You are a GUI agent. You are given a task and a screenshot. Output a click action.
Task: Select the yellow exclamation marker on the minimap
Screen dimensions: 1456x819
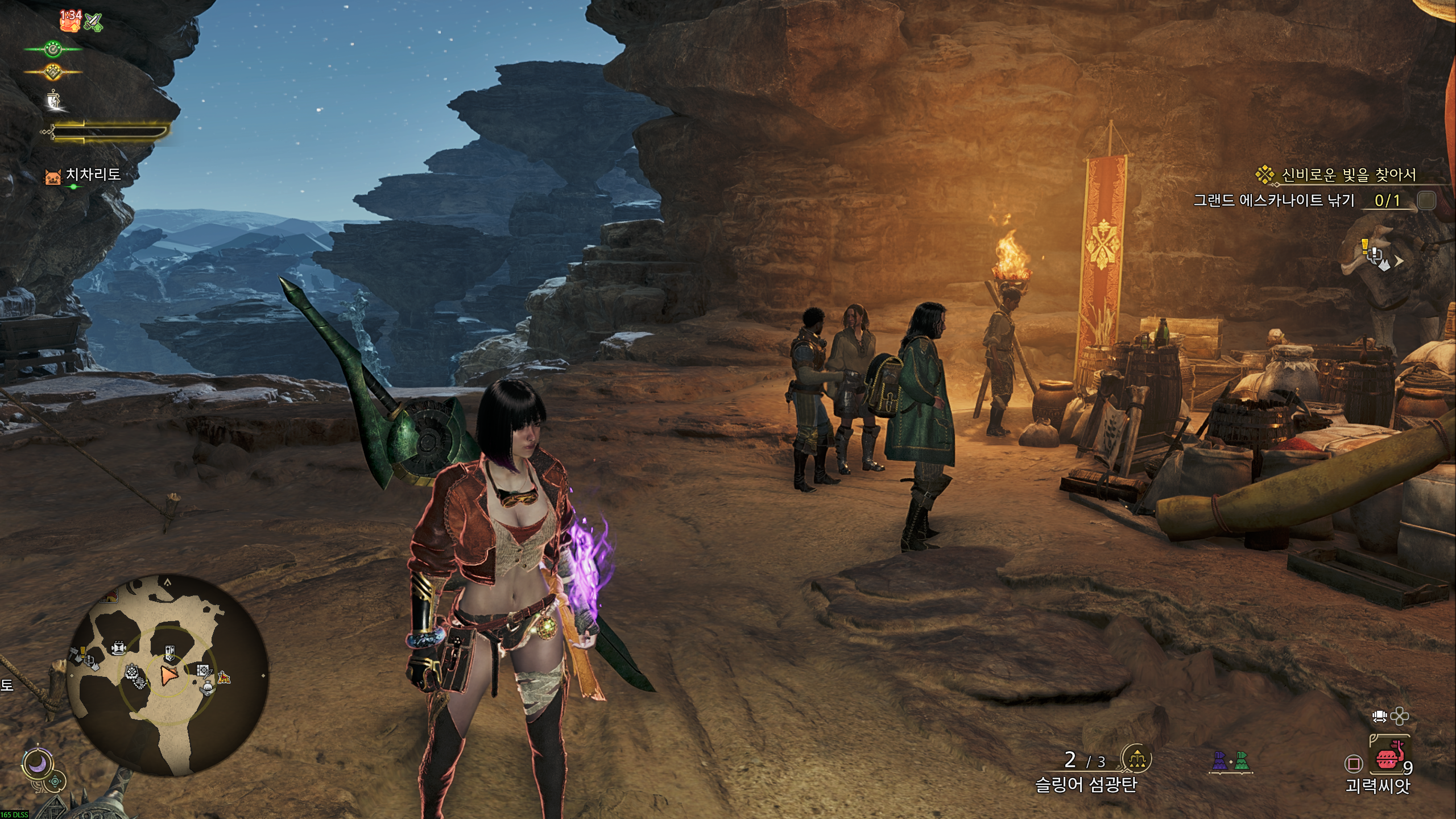pos(83,652)
